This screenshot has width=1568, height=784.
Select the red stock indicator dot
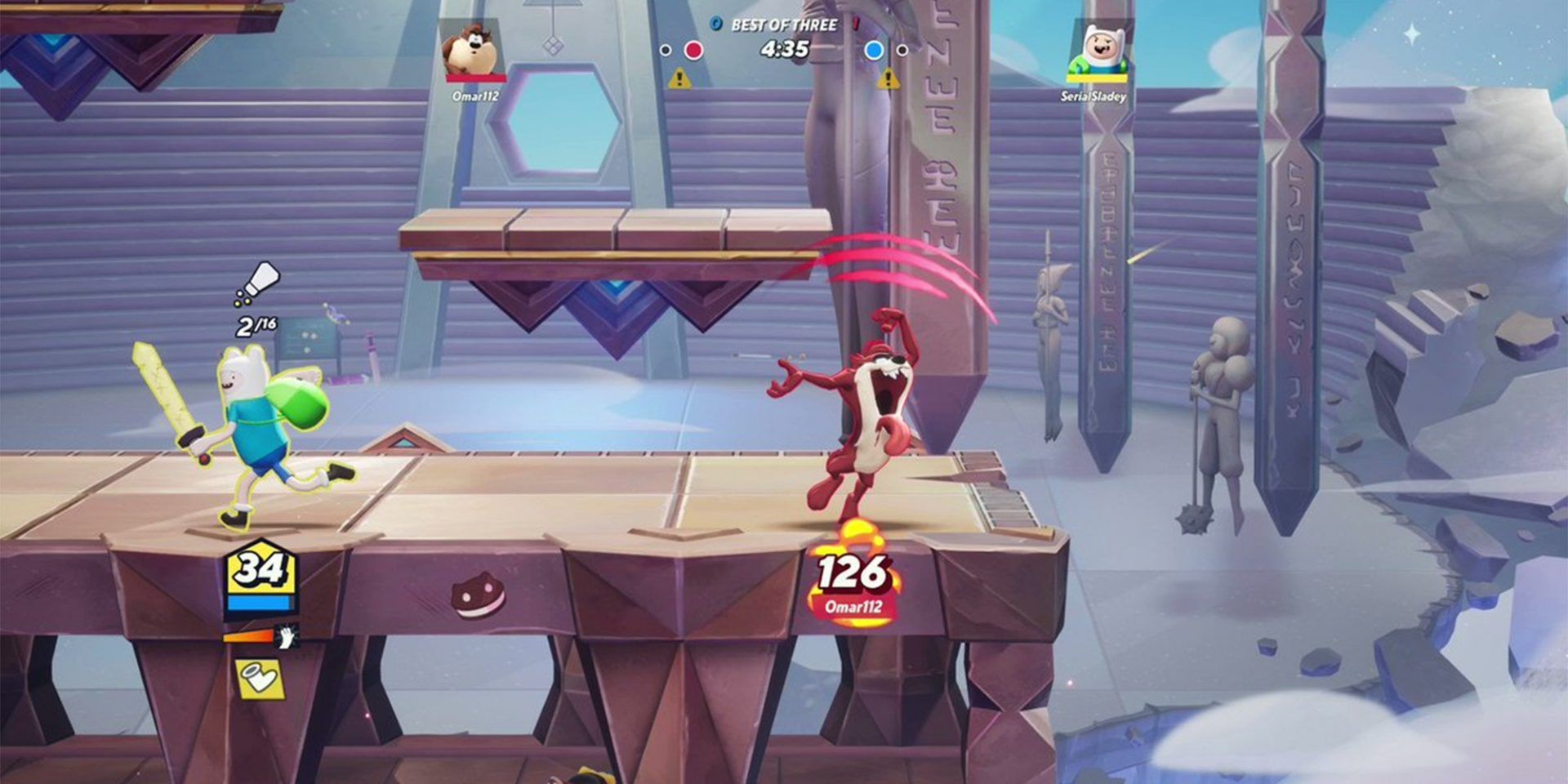[x=694, y=50]
